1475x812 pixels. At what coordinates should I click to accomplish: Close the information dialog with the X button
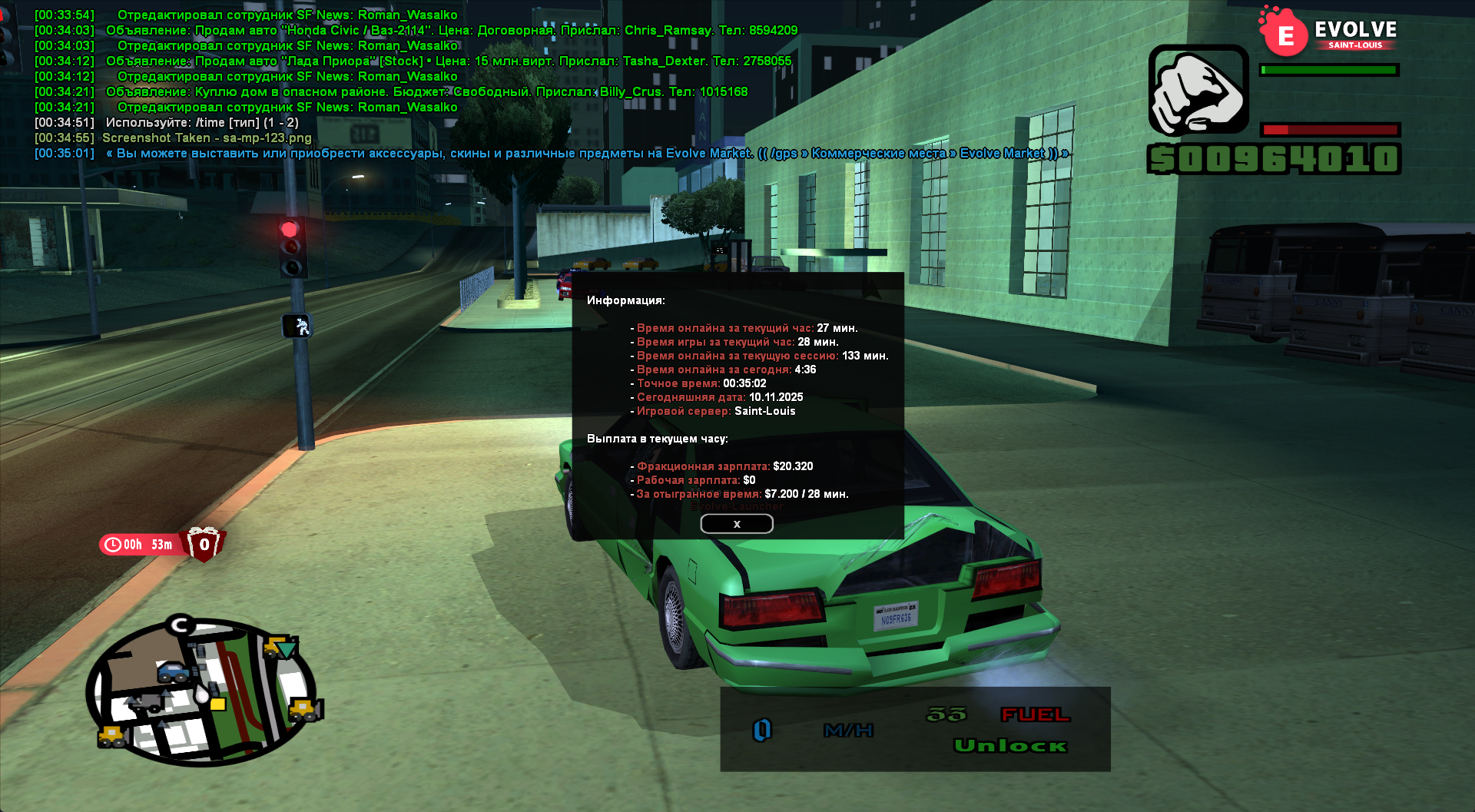click(736, 524)
